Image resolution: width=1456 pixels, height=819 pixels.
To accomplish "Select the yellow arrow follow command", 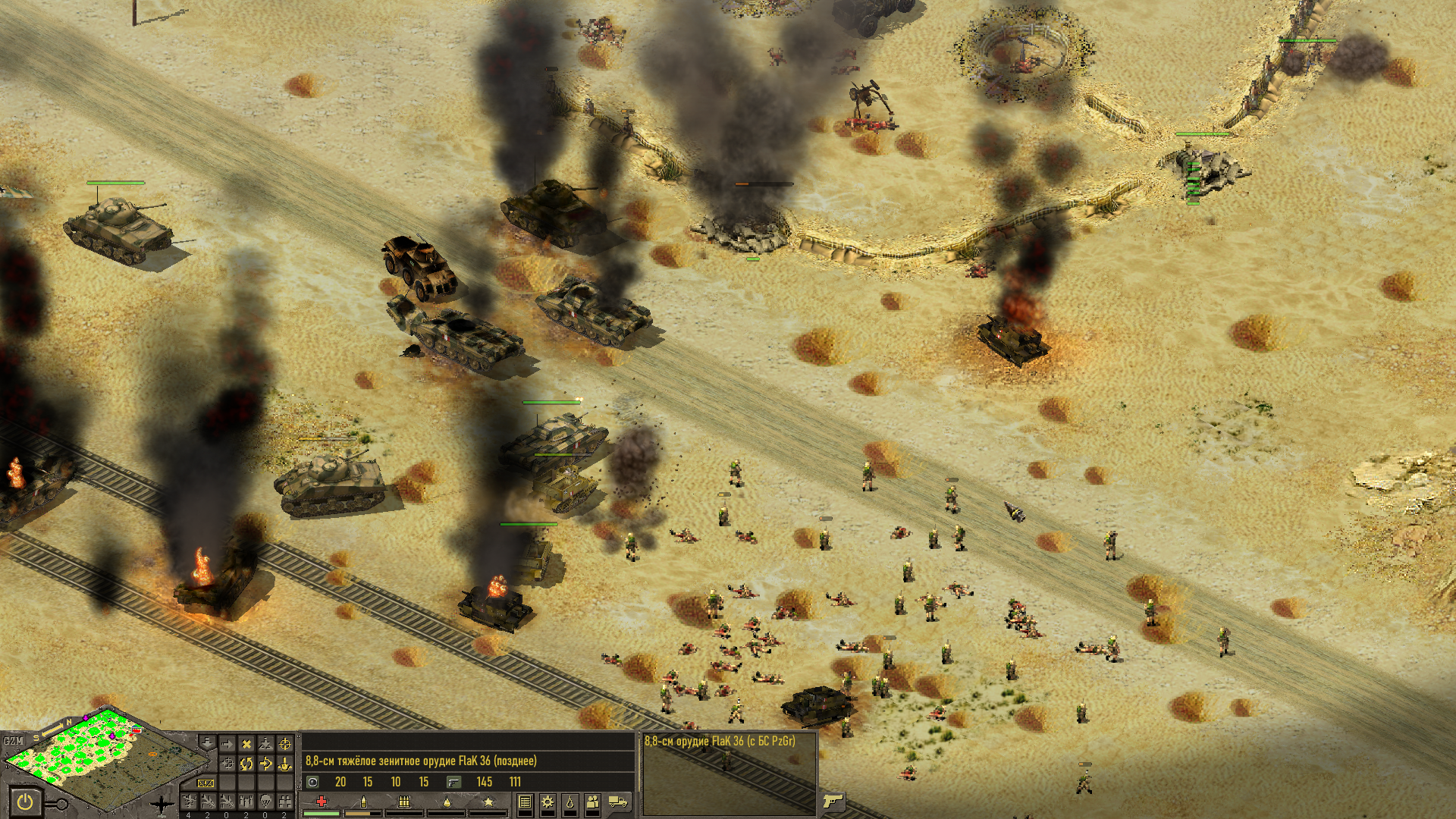I will [265, 763].
